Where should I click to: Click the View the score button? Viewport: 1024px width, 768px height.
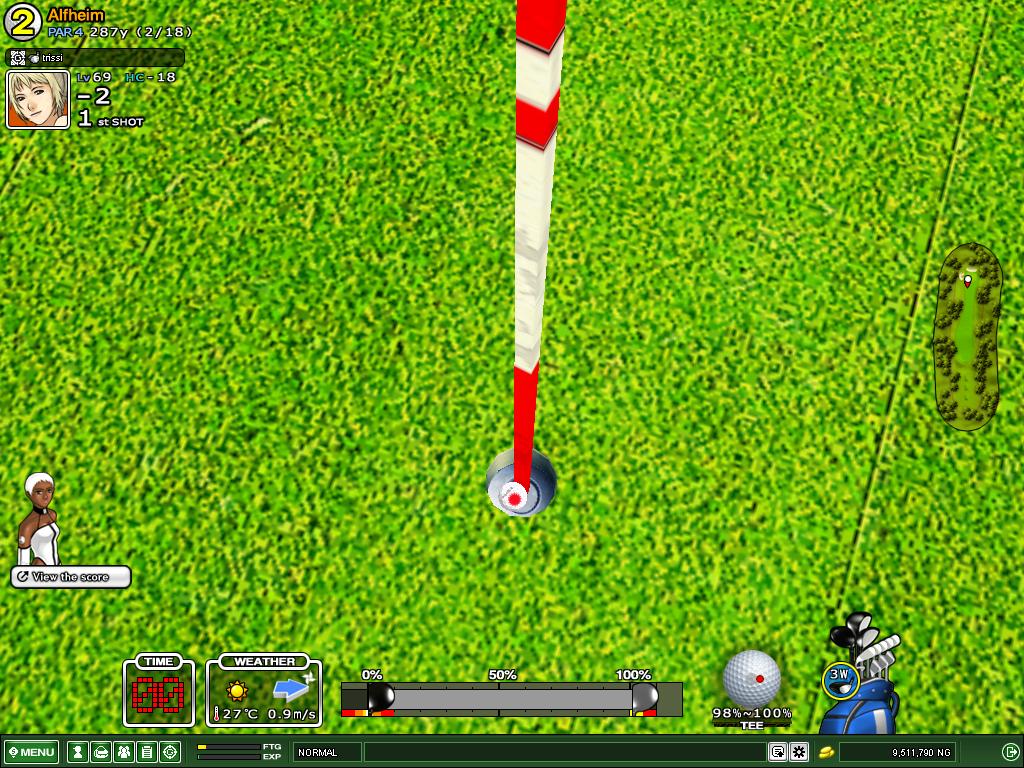point(71,577)
